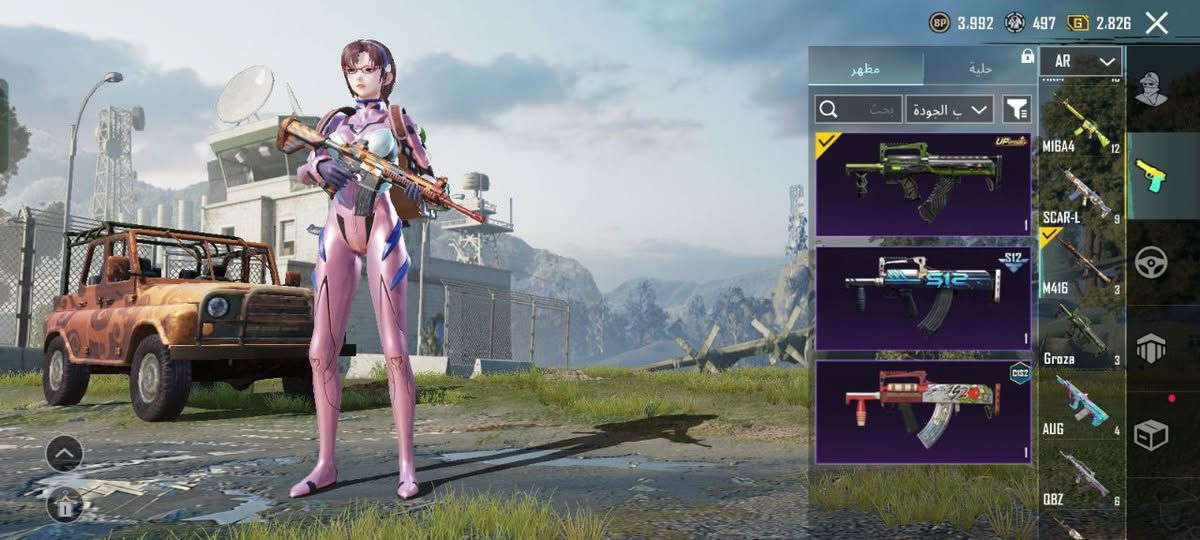Image resolution: width=1200 pixels, height=540 pixels.
Task: Open the crate box category
Action: tap(1151, 434)
